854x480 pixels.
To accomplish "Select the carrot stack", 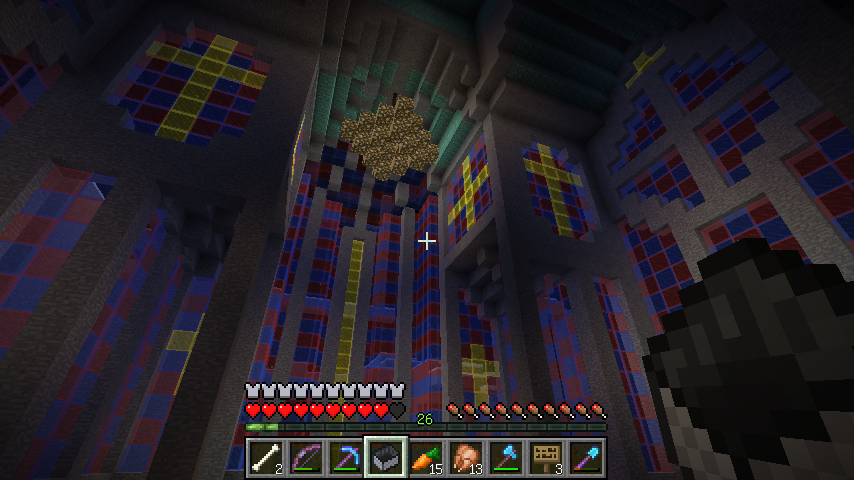I will pyautogui.click(x=426, y=458).
